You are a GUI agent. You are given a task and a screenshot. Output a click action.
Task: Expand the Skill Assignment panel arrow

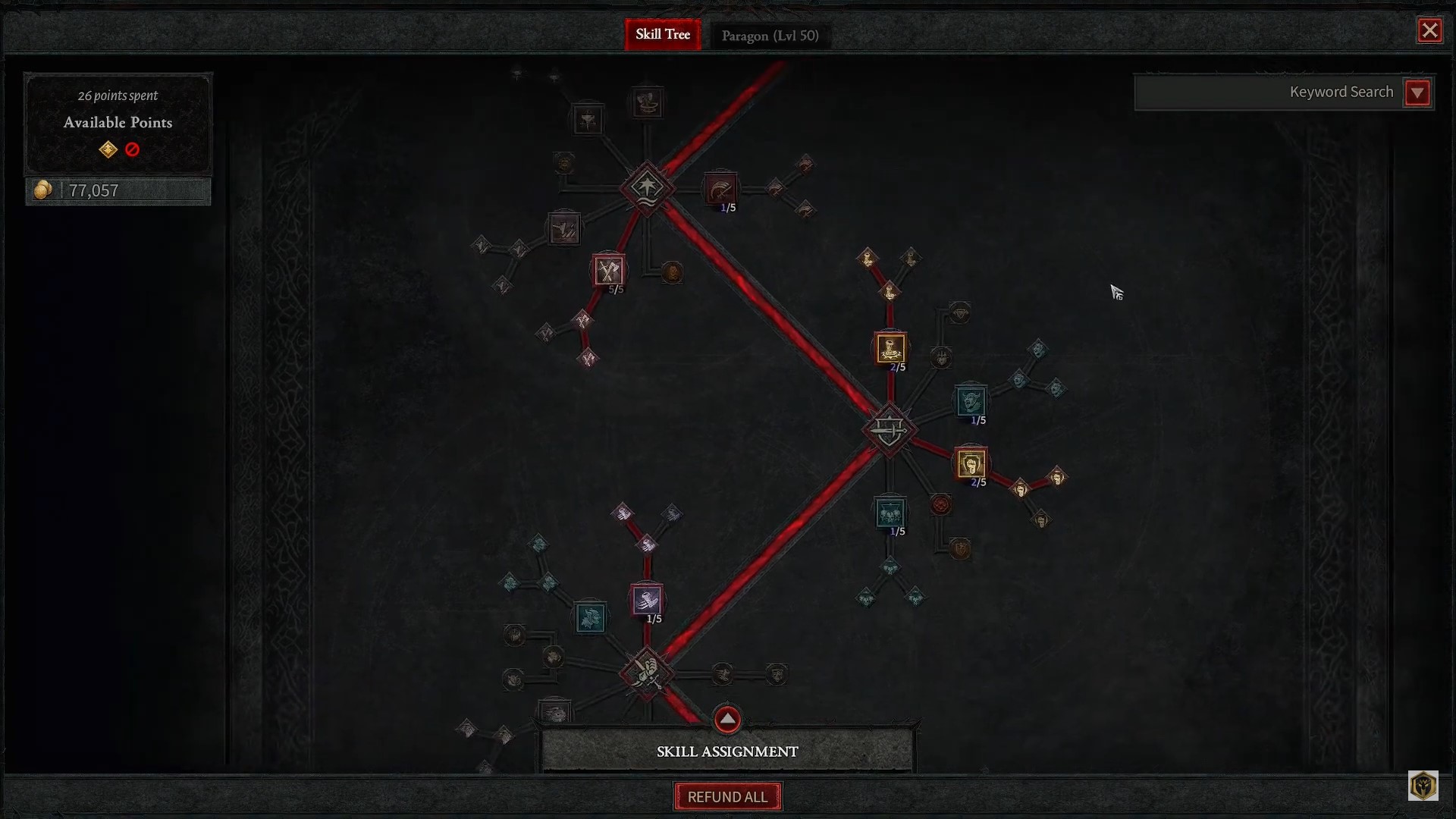click(727, 719)
